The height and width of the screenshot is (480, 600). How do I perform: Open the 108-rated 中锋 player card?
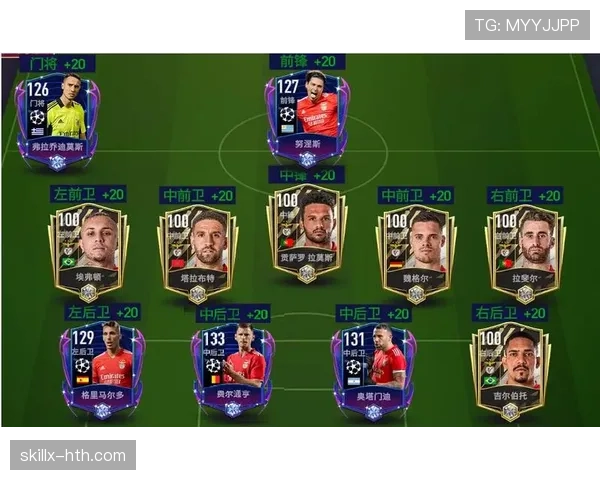click(306, 232)
